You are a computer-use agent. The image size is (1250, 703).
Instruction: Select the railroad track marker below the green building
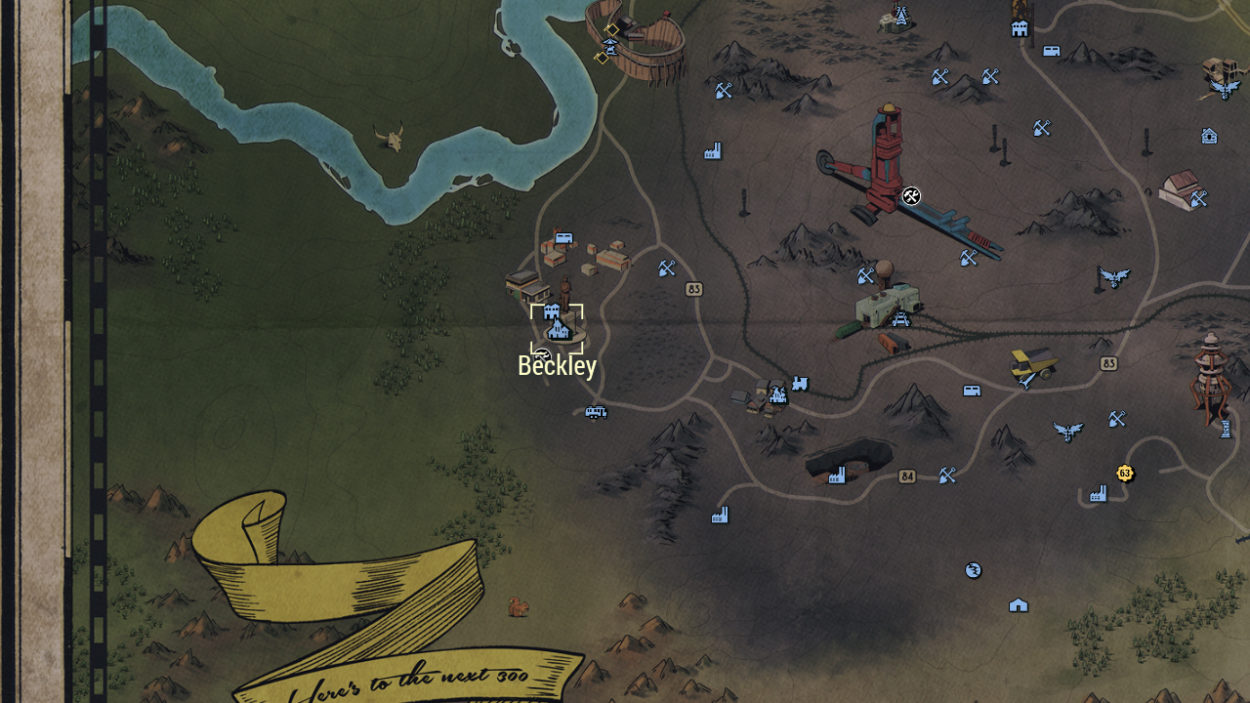point(900,320)
